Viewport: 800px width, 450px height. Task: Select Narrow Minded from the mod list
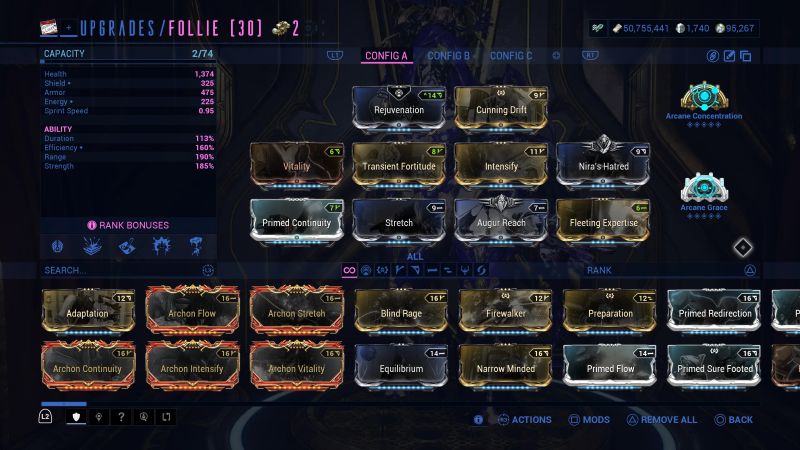(505, 367)
